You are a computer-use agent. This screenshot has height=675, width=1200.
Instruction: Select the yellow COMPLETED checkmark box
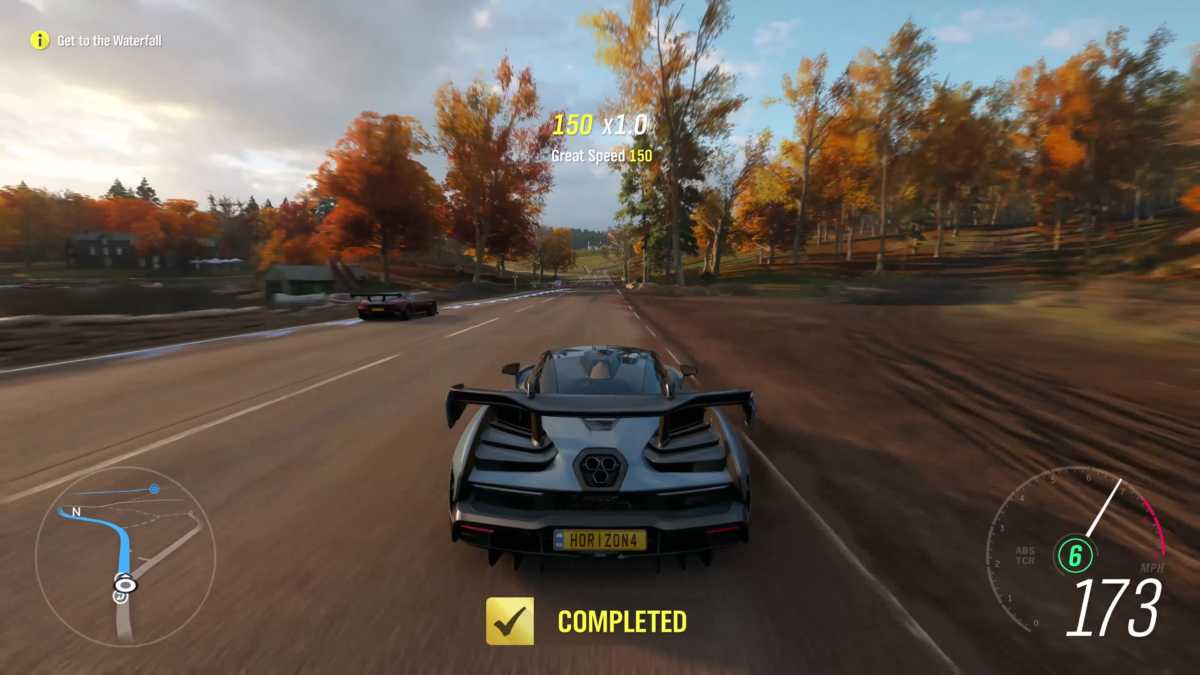pyautogui.click(x=510, y=621)
